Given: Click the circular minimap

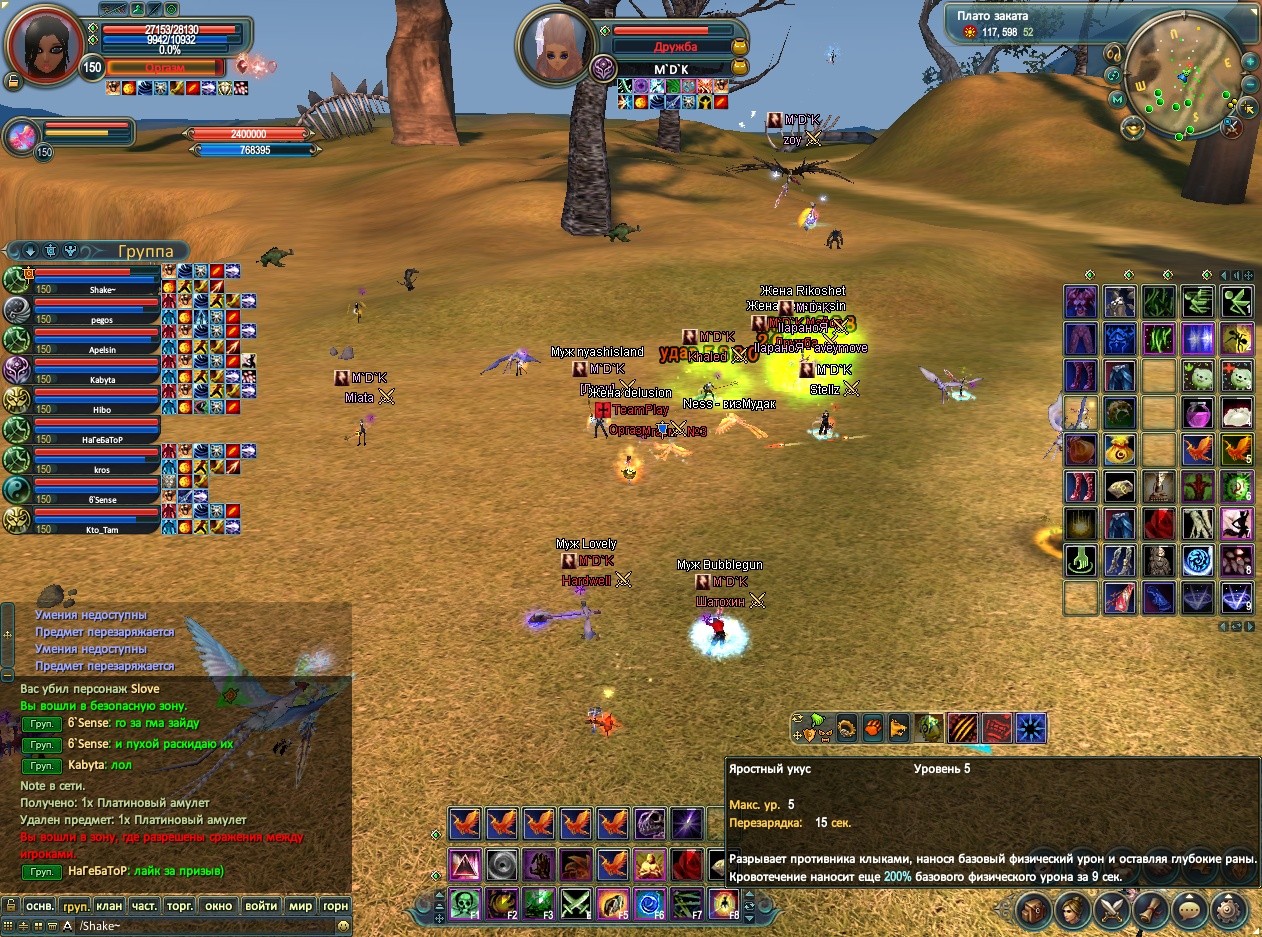Looking at the screenshot, I should pos(1180,78).
